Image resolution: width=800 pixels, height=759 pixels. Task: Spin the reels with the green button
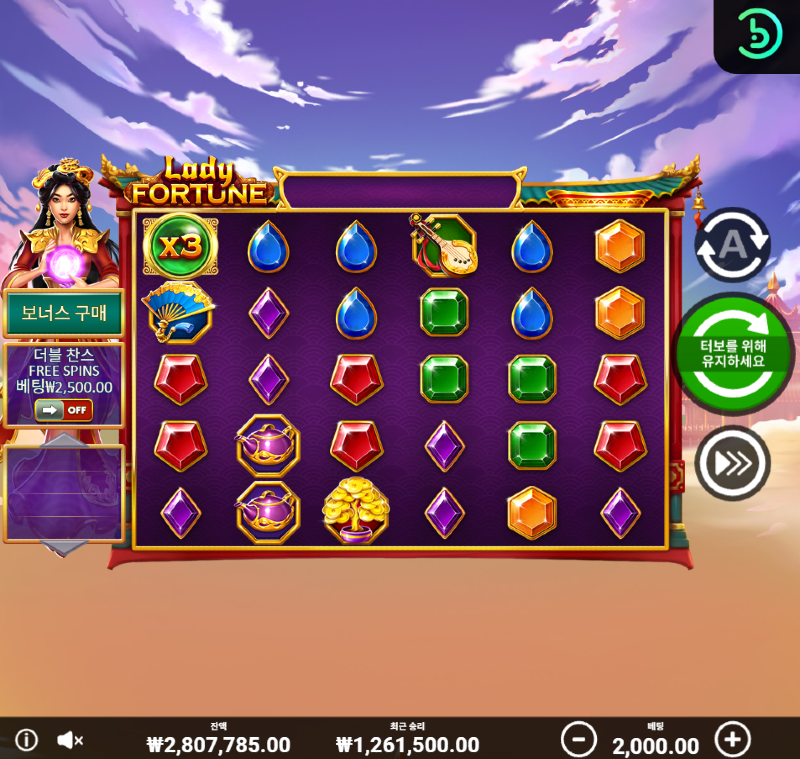point(733,353)
